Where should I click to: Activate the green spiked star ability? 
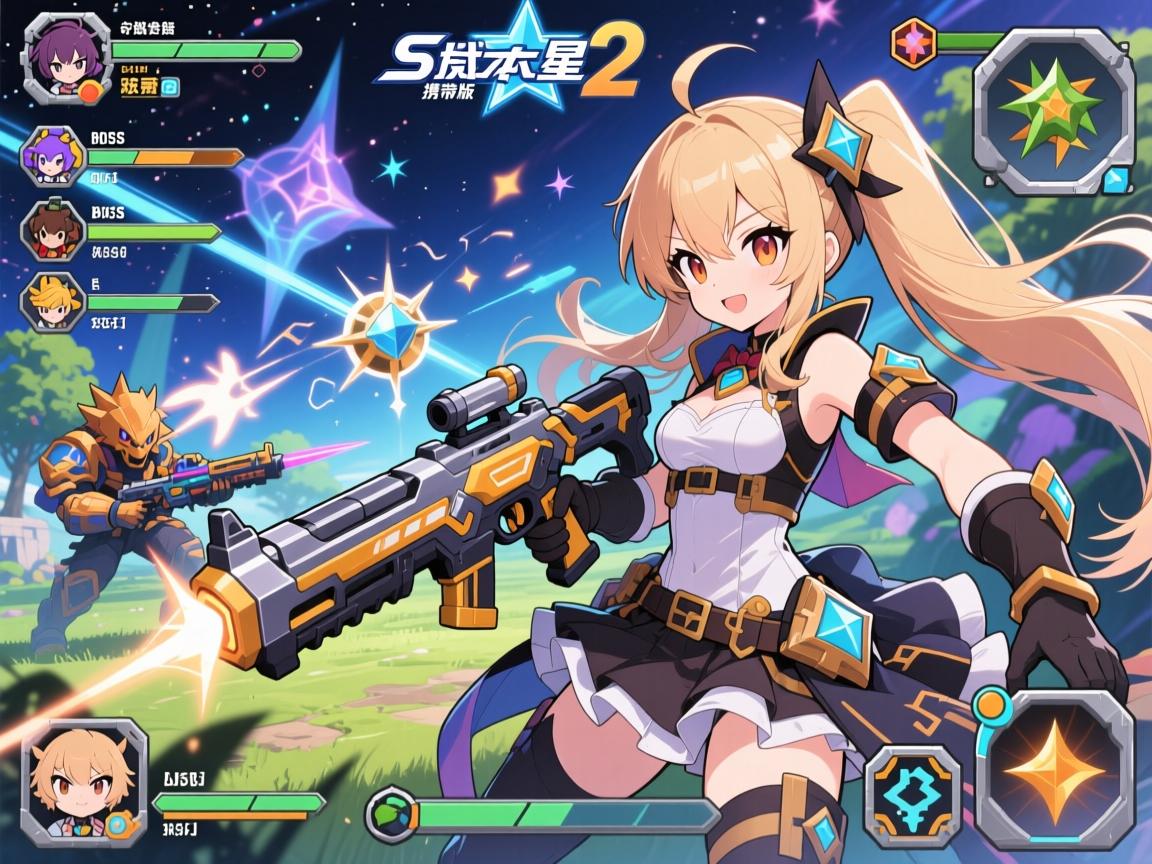(x=1053, y=110)
